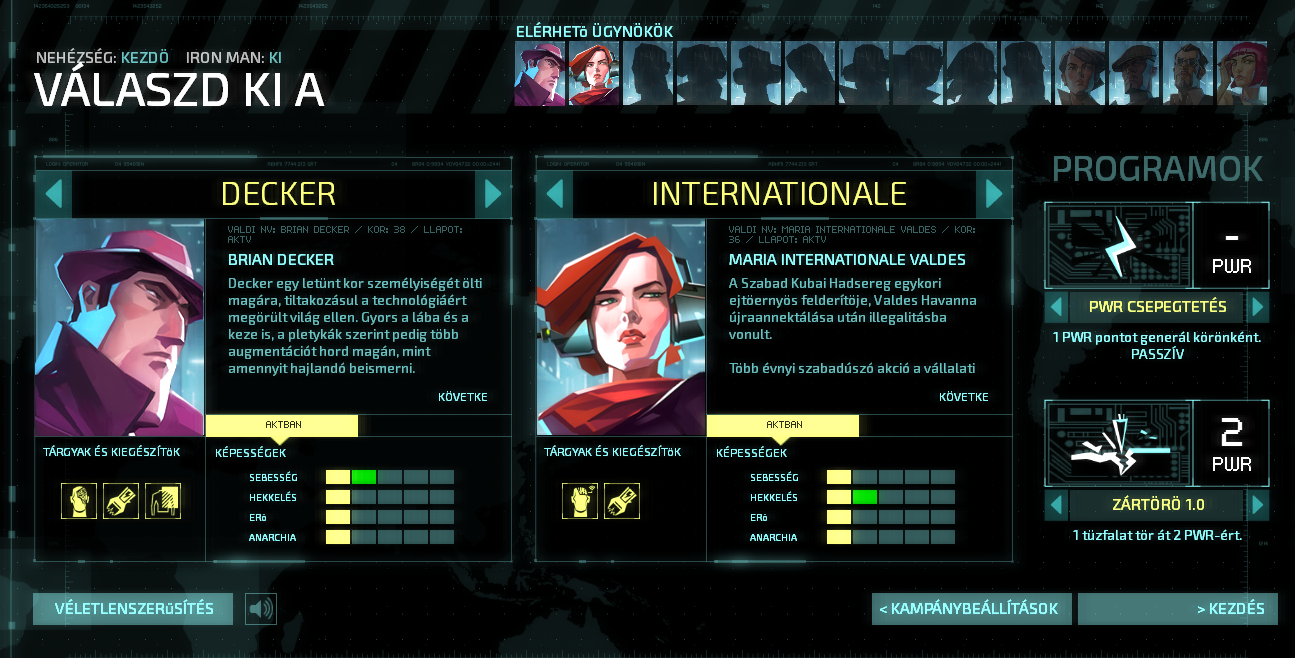Image resolution: width=1295 pixels, height=658 pixels.
Task: Select the program before Zártörő 1.0
Action: tap(1055, 505)
